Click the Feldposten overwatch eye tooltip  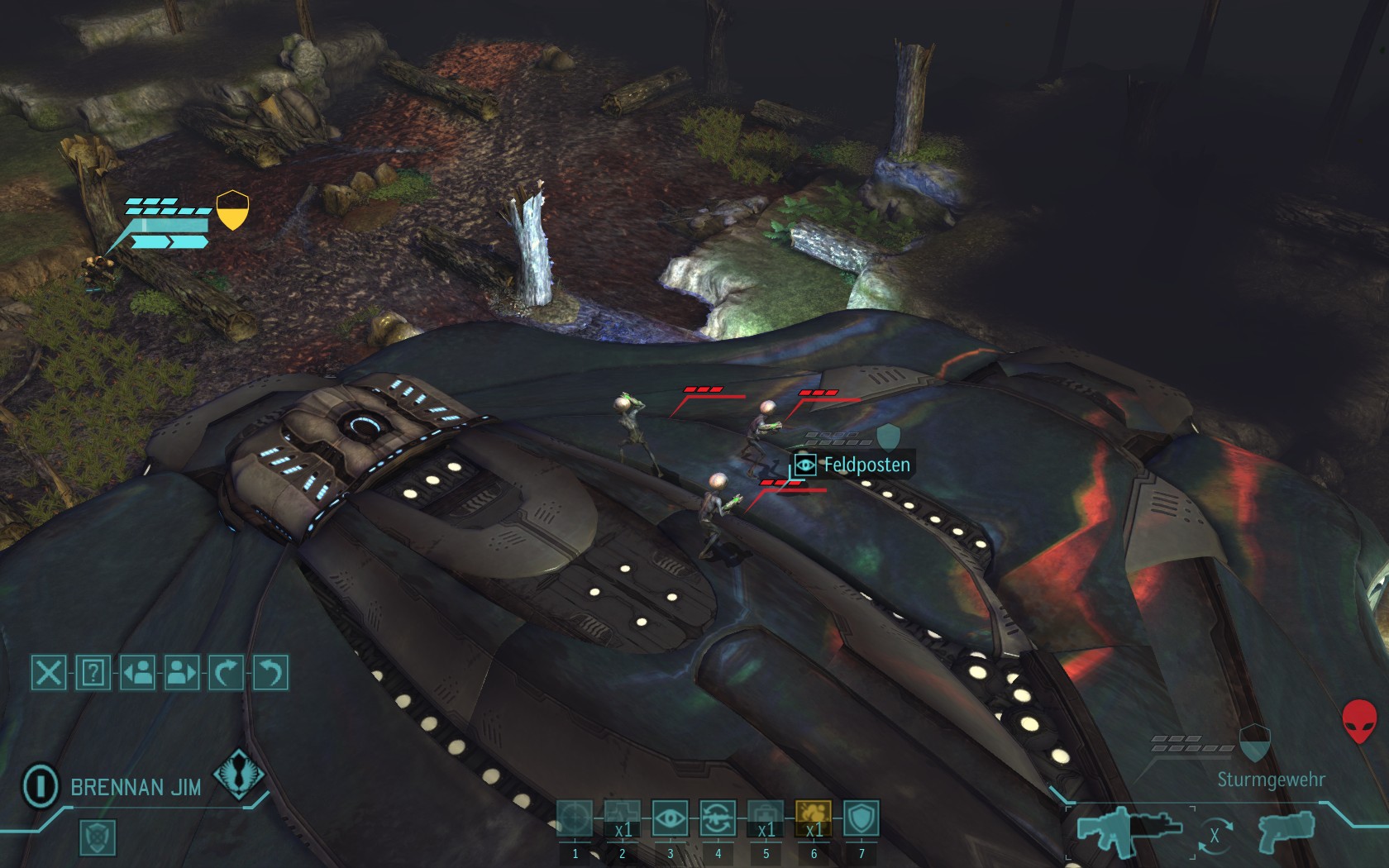pos(853,465)
